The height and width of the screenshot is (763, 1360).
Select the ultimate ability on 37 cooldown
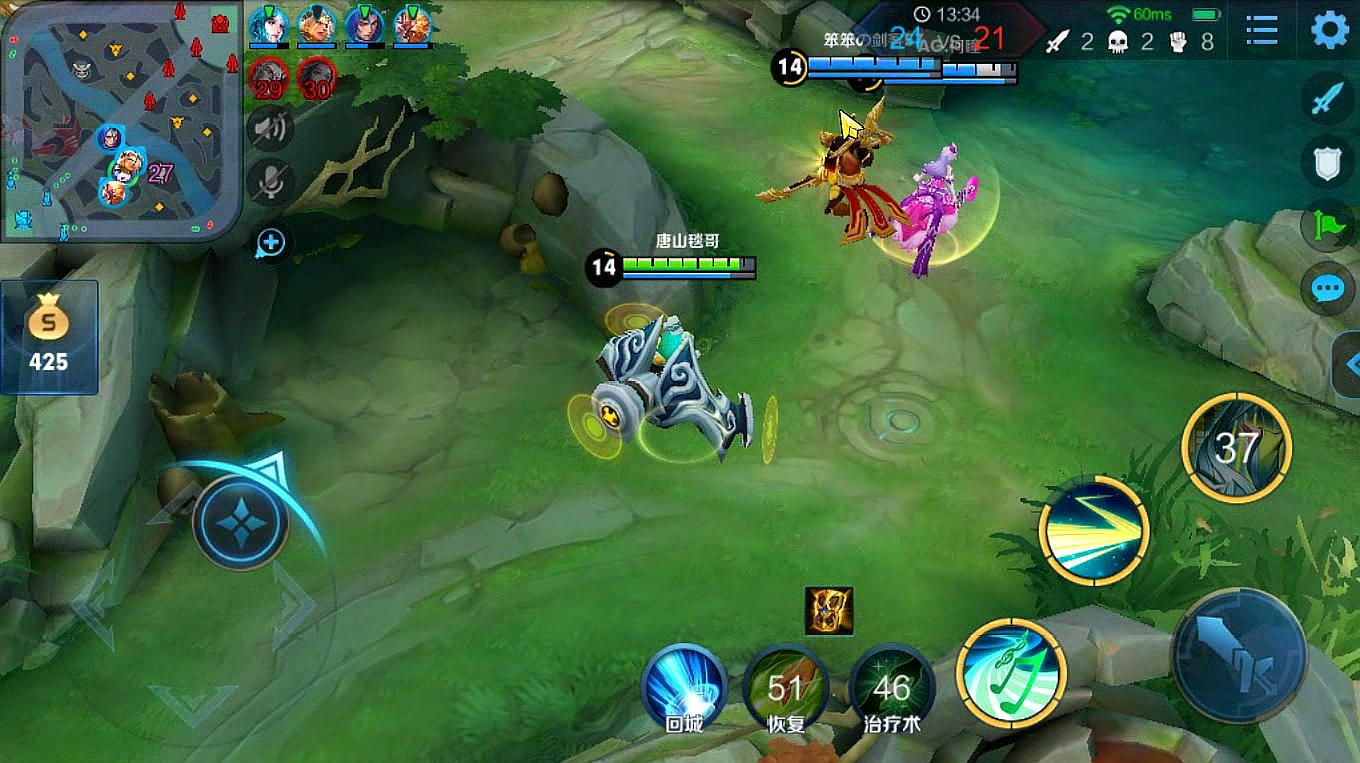(x=1236, y=448)
